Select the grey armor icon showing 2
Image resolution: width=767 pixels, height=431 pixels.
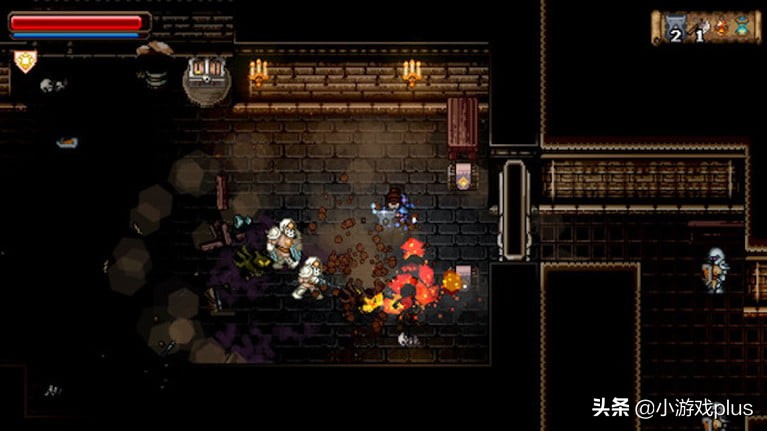pyautogui.click(x=676, y=27)
